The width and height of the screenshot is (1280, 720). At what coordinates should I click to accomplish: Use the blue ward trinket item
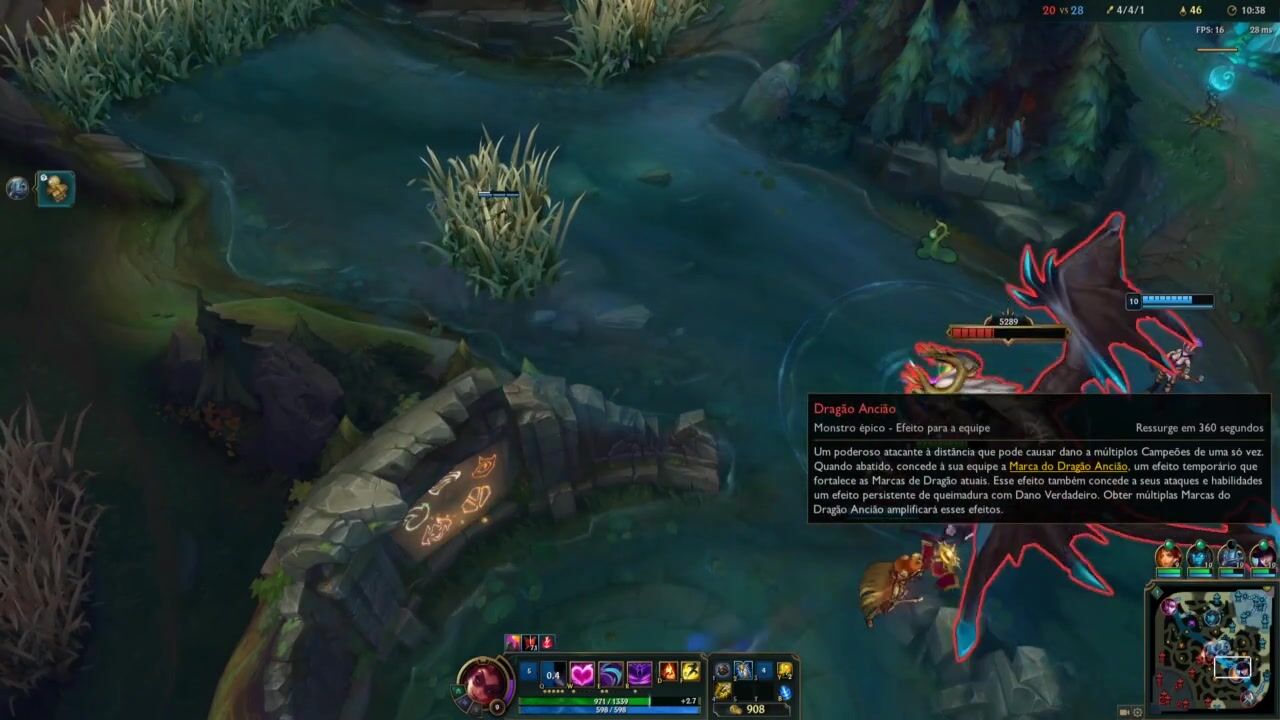point(785,691)
